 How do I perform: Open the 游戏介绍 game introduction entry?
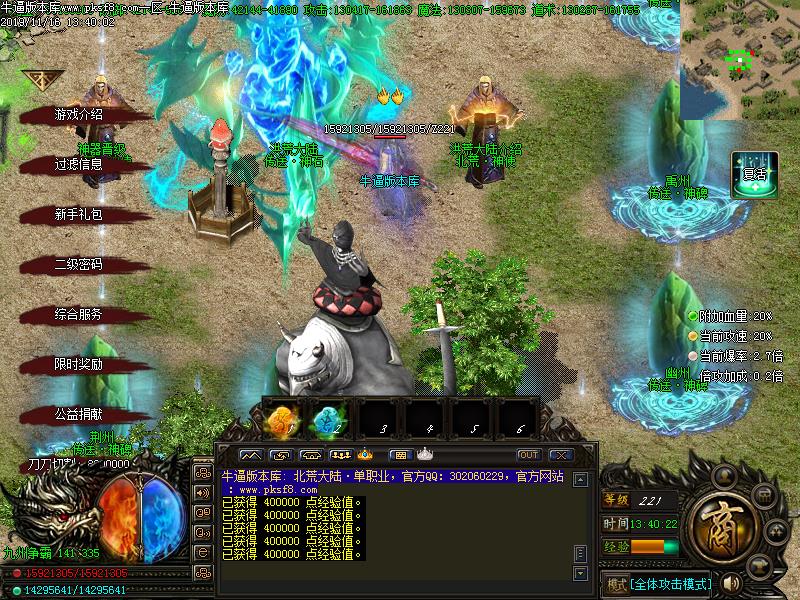[x=78, y=115]
